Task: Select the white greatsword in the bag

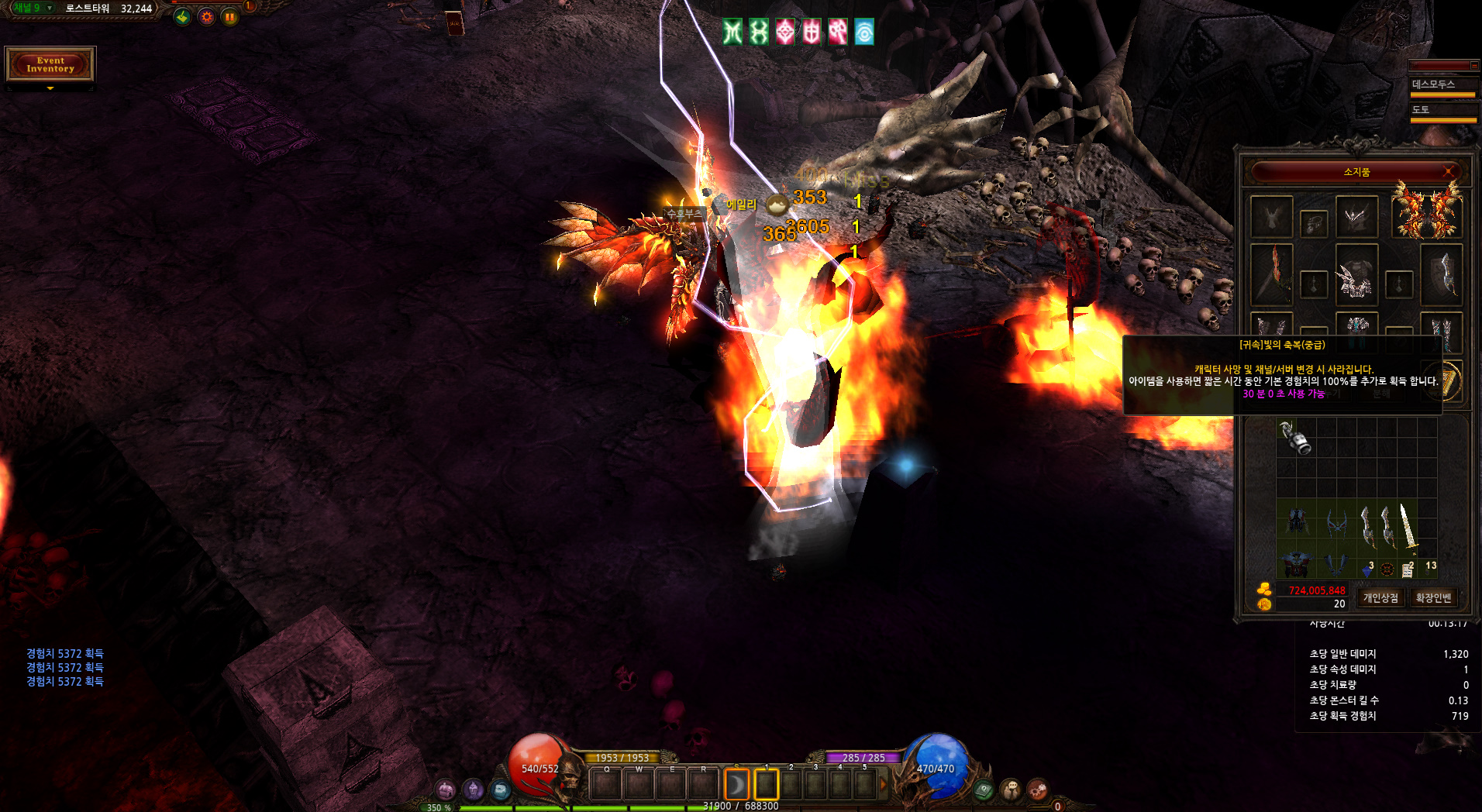Action: (x=1406, y=525)
